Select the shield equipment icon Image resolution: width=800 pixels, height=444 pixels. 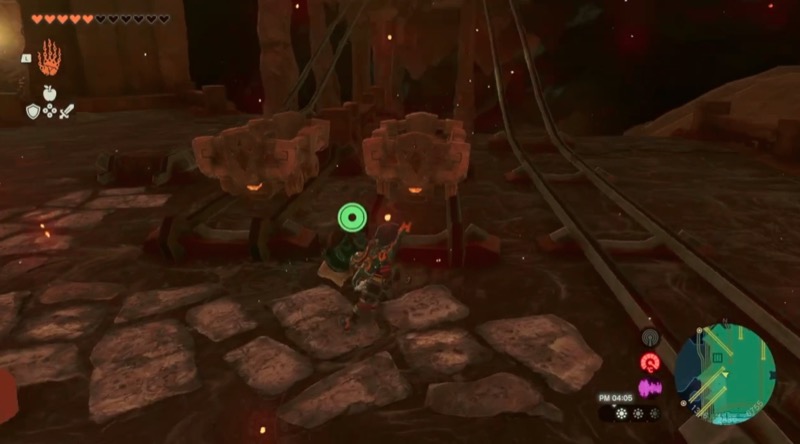33,112
